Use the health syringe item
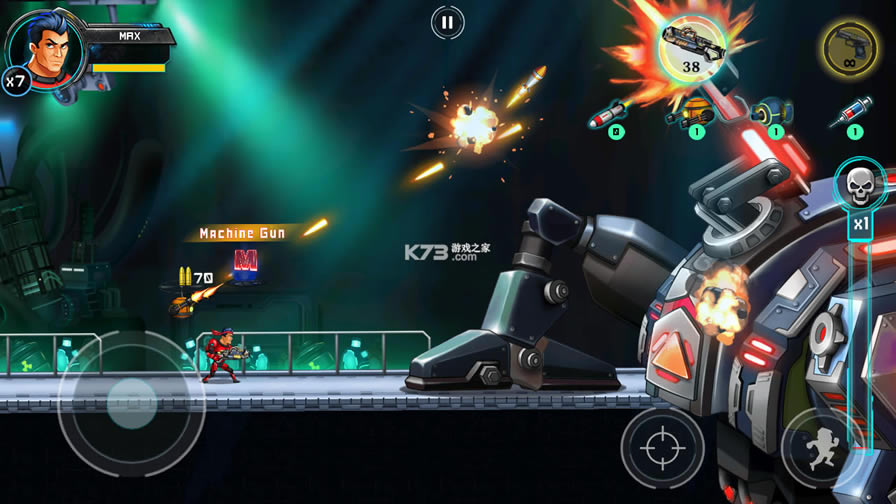896x504 pixels. coord(852,112)
